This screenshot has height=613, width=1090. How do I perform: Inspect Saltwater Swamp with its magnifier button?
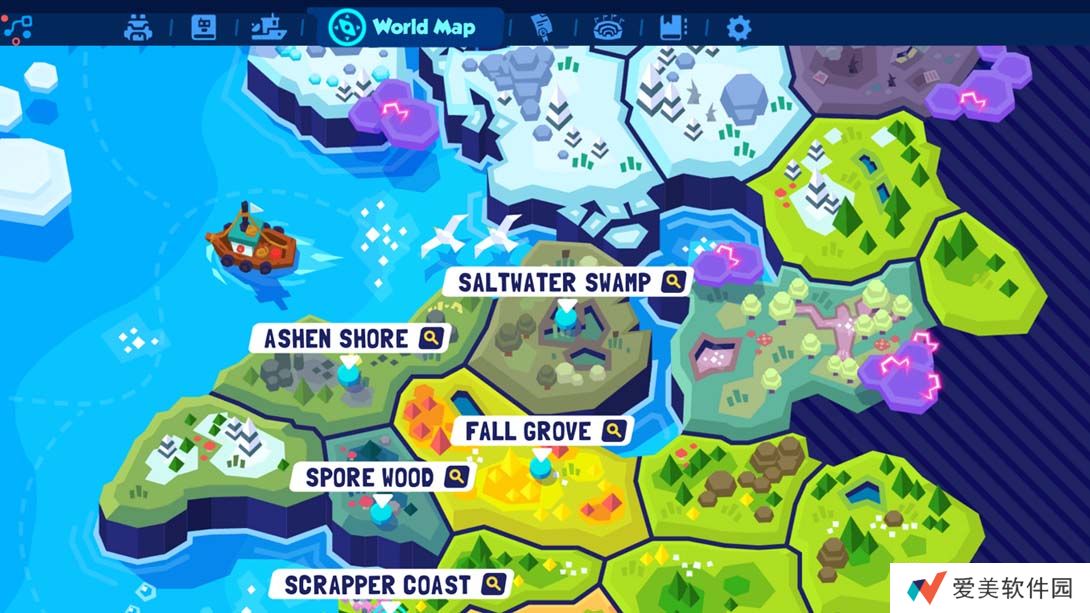click(675, 282)
